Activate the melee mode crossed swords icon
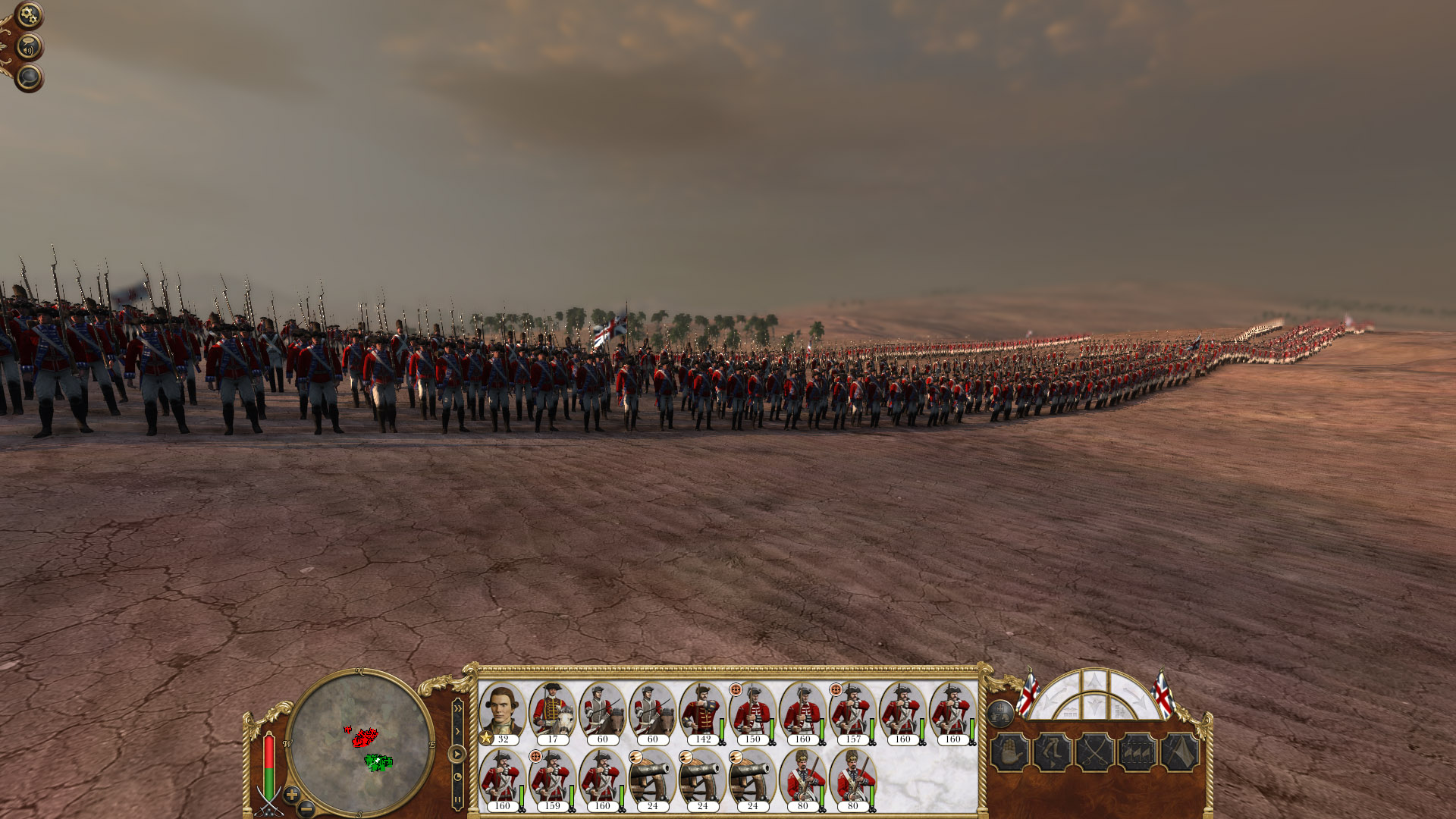Image resolution: width=1456 pixels, height=819 pixels. (1095, 752)
